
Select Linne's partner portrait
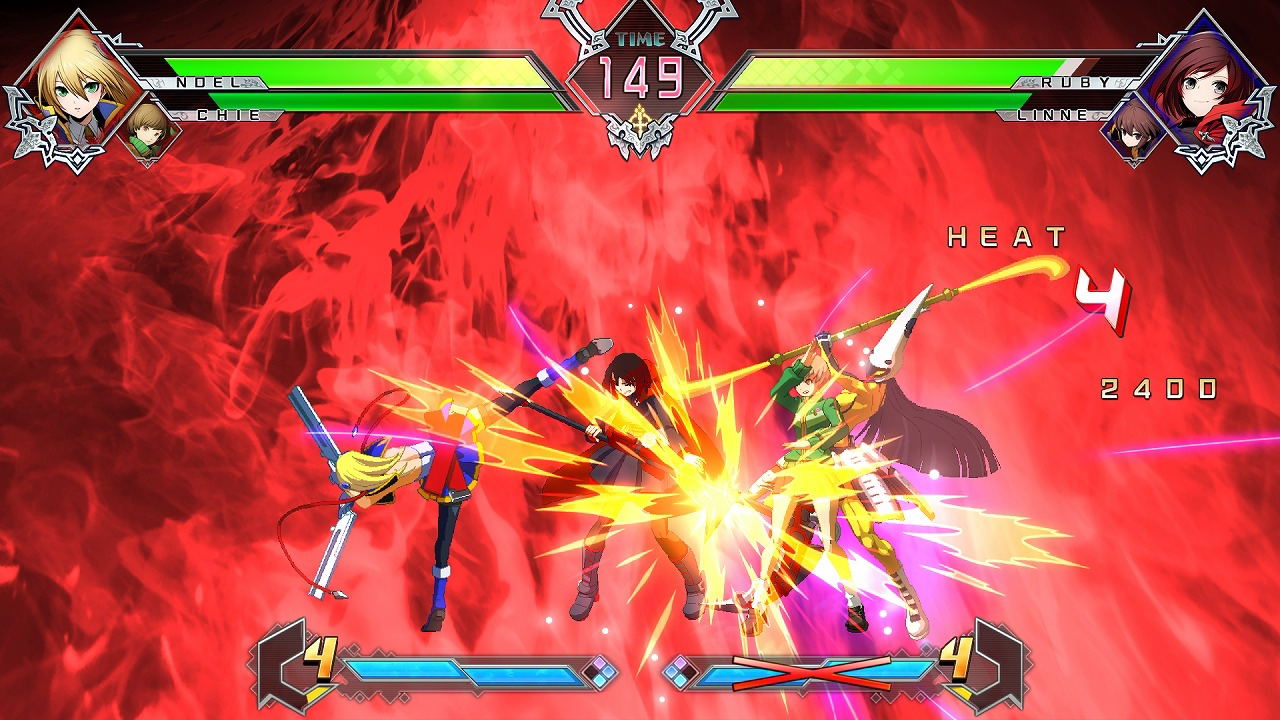(x=1133, y=130)
